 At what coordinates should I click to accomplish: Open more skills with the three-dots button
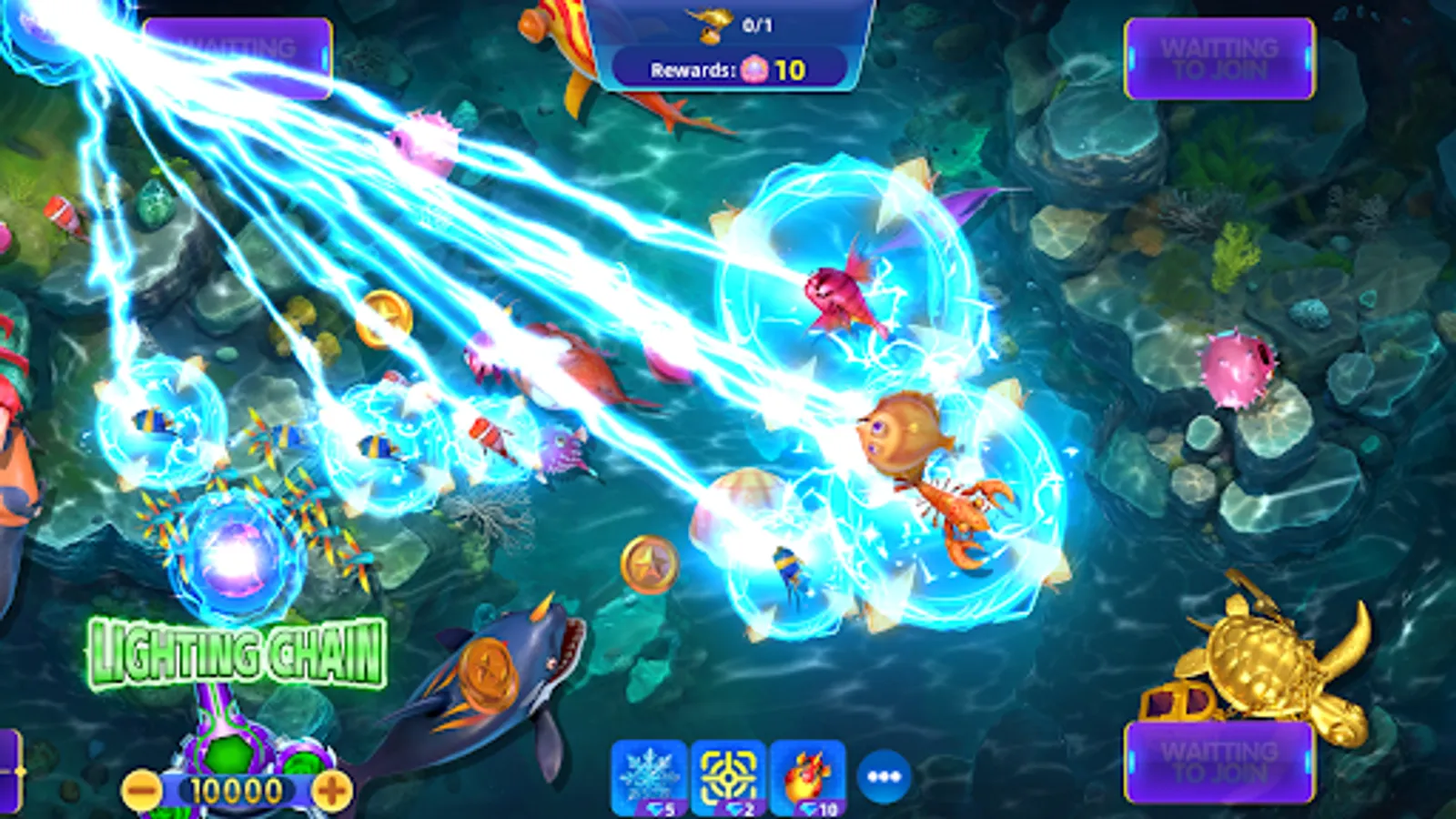(880, 774)
